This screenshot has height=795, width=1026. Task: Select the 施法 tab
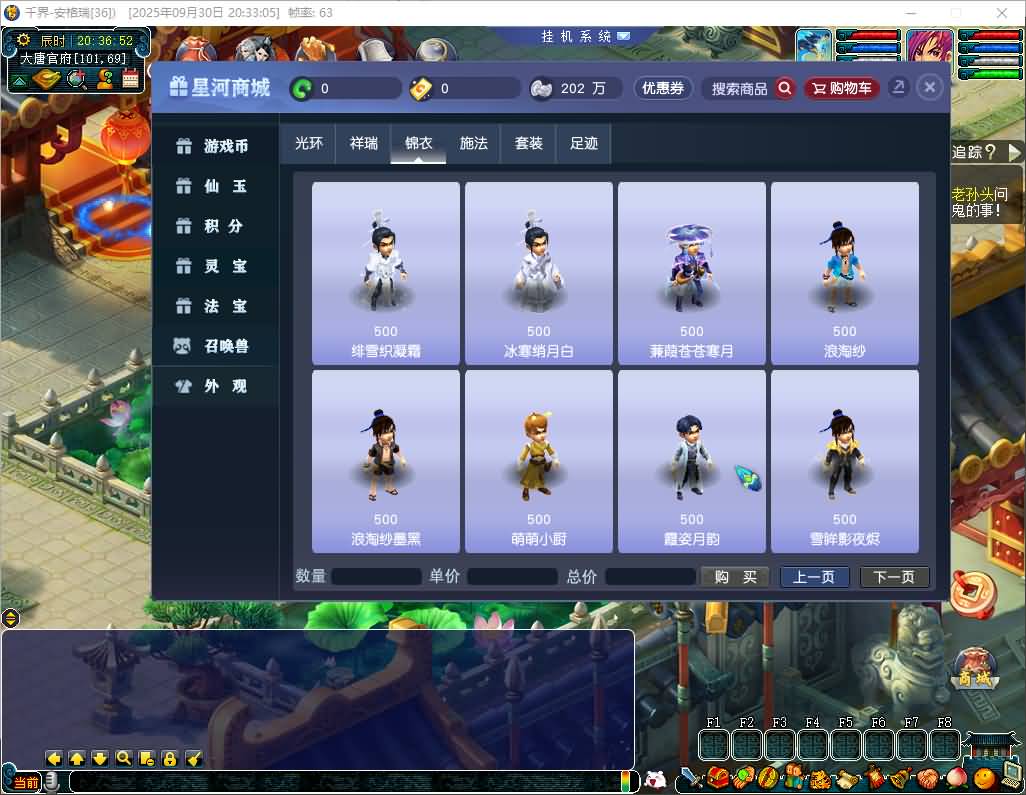pos(473,143)
